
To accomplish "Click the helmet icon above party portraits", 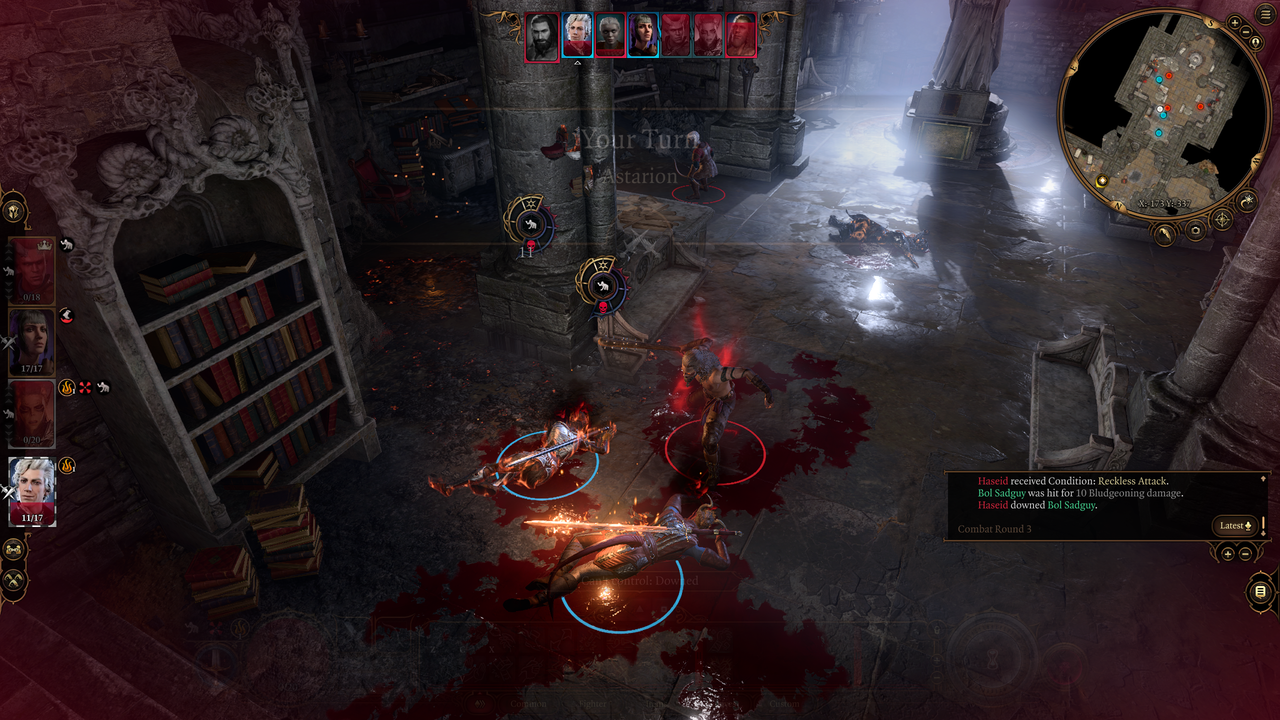I will point(13,211).
